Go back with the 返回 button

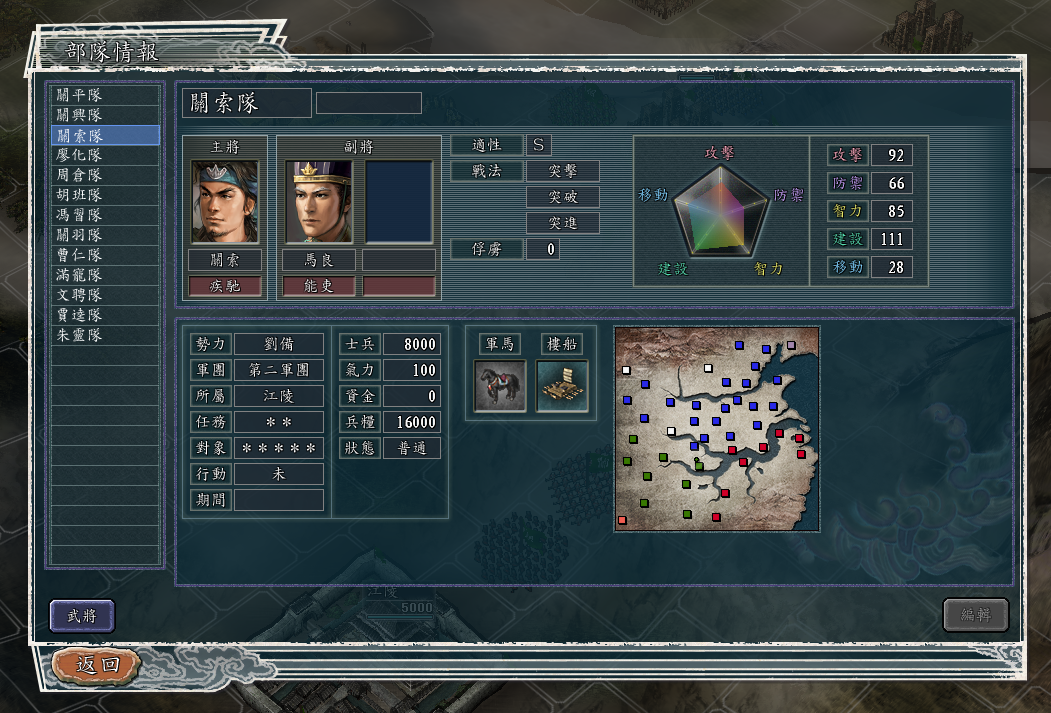(x=97, y=664)
